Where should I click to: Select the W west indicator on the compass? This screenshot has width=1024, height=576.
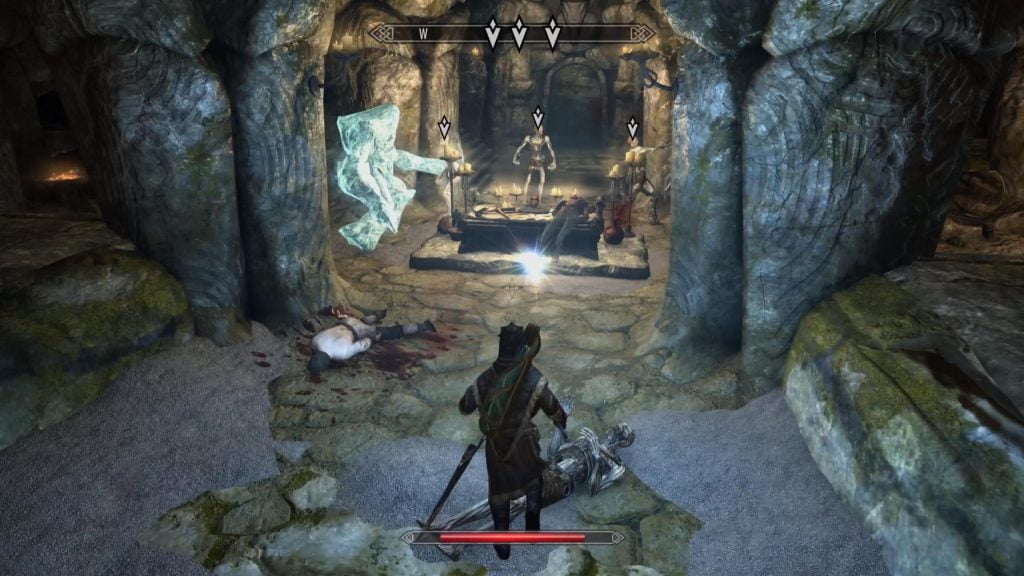(x=423, y=33)
